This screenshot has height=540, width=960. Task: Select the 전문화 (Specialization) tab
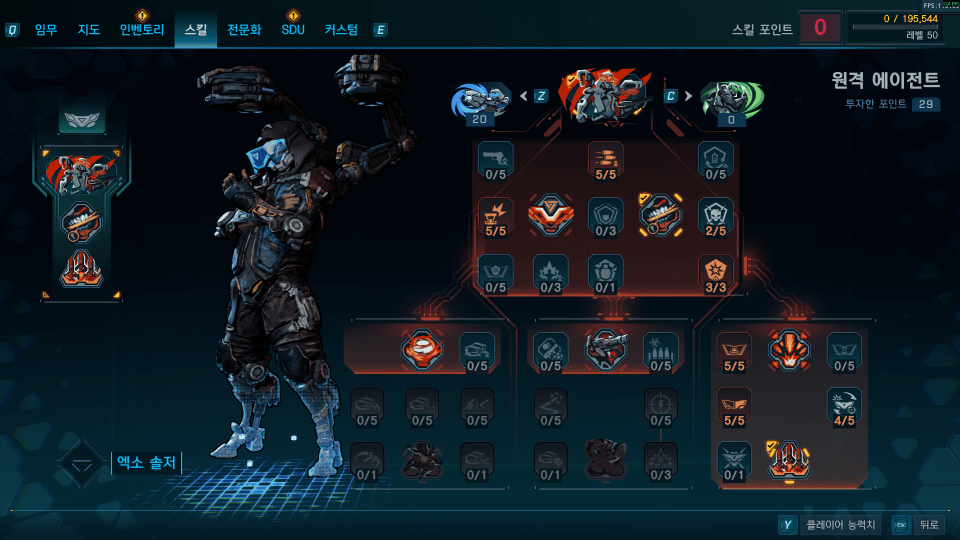pyautogui.click(x=244, y=30)
